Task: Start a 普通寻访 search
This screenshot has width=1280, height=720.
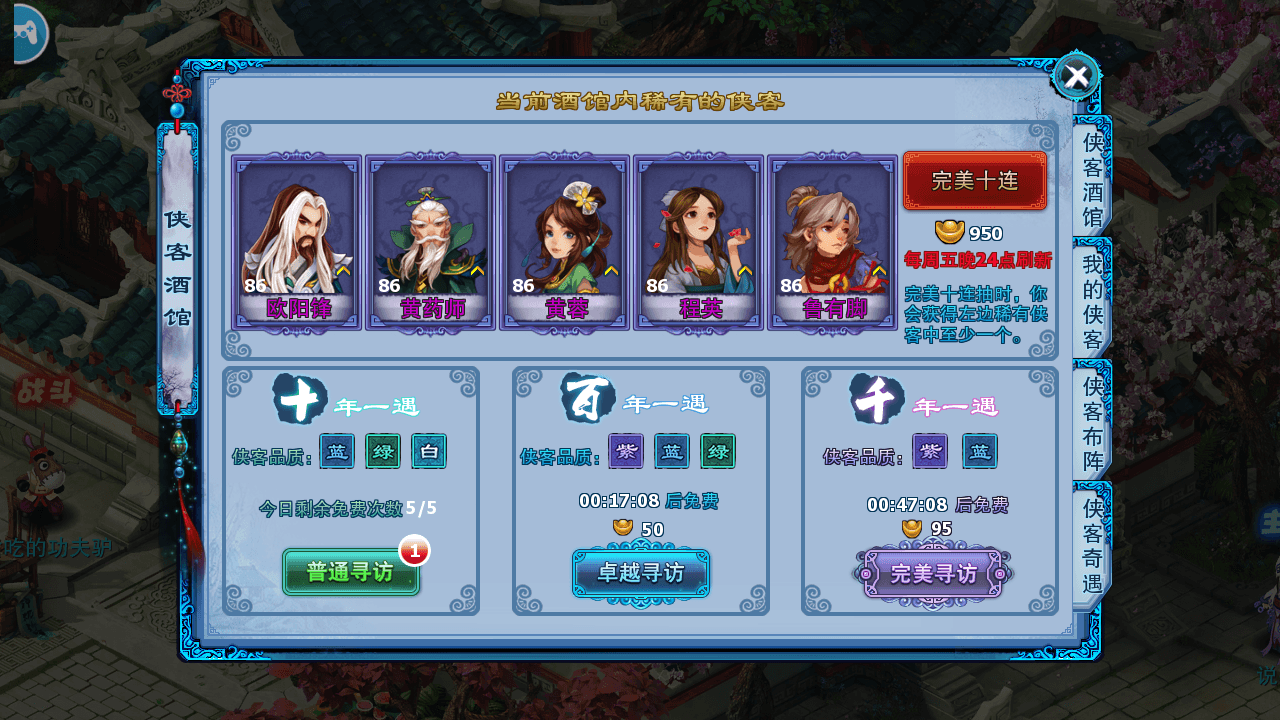Action: click(x=350, y=572)
